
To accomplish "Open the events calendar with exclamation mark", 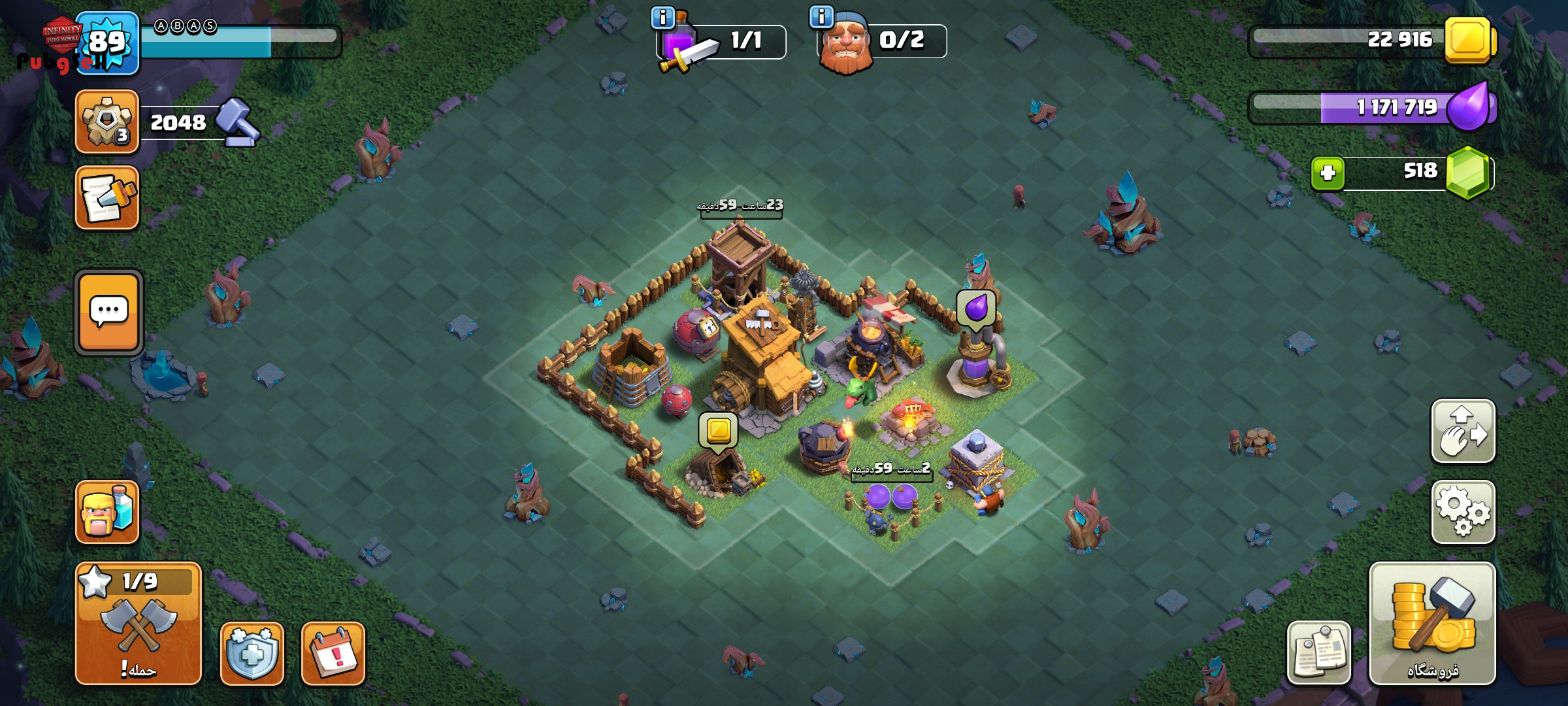I will point(333,653).
